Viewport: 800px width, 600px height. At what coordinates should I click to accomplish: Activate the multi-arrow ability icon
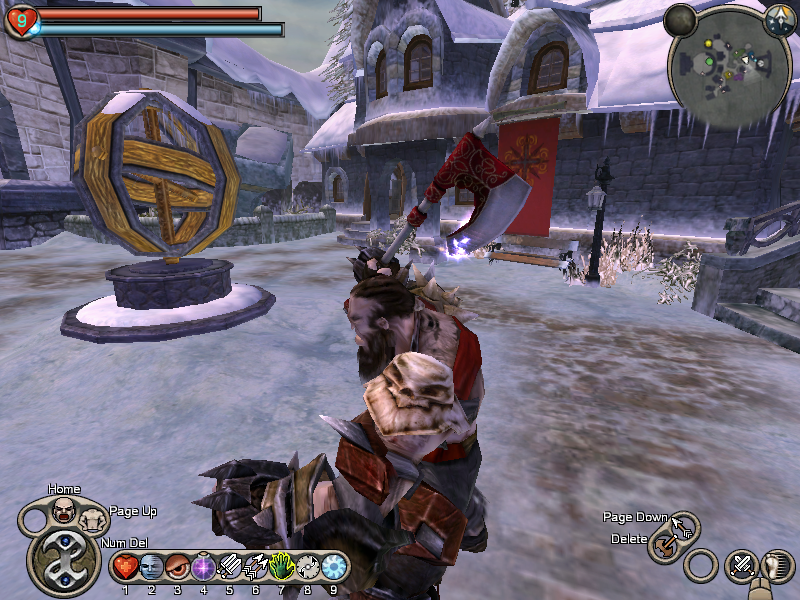pos(255,568)
